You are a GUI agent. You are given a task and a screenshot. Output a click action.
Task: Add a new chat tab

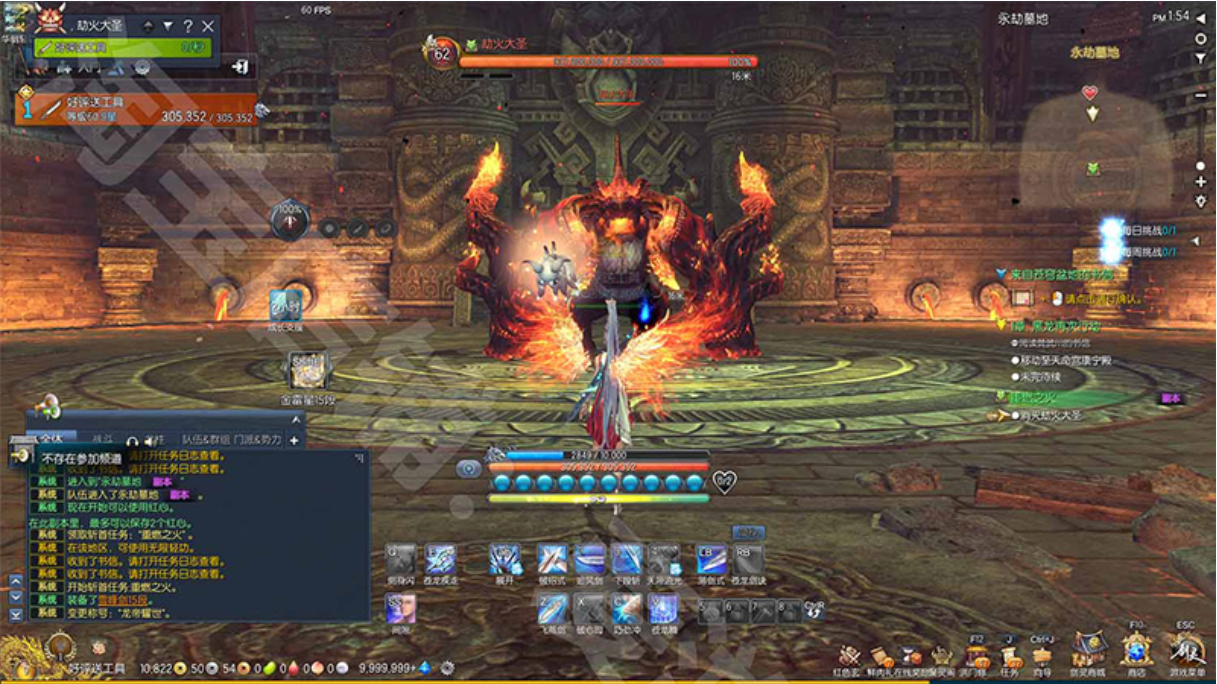[294, 439]
